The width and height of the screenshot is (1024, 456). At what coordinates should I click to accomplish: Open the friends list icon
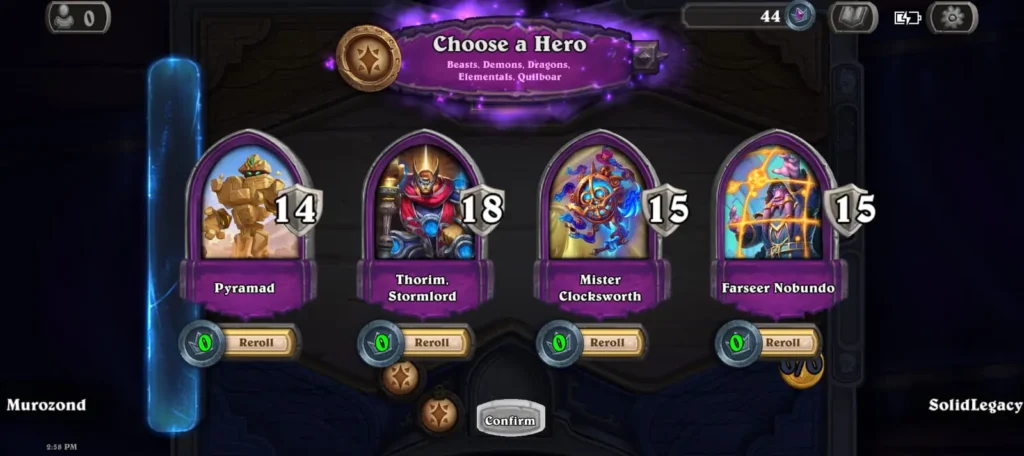click(x=78, y=17)
